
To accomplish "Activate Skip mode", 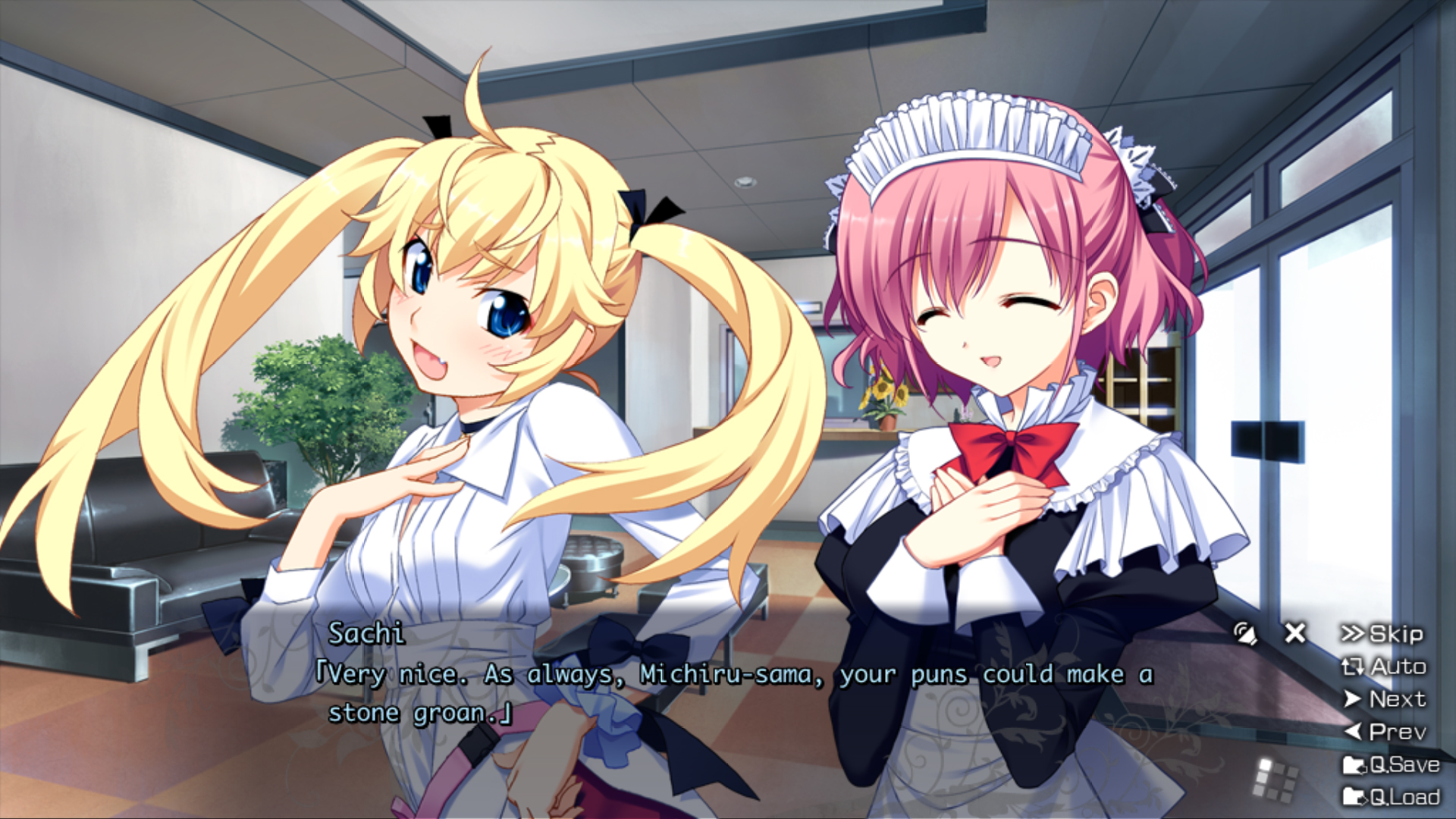I will 1382,634.
